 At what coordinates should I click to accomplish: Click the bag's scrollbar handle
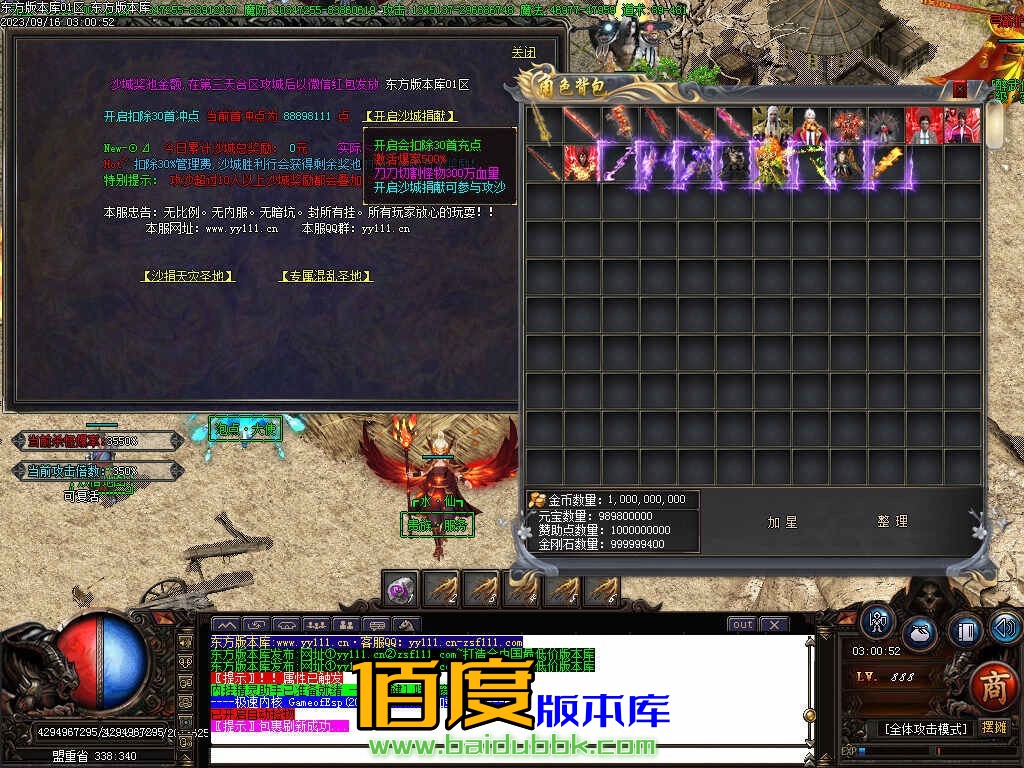pos(994,125)
